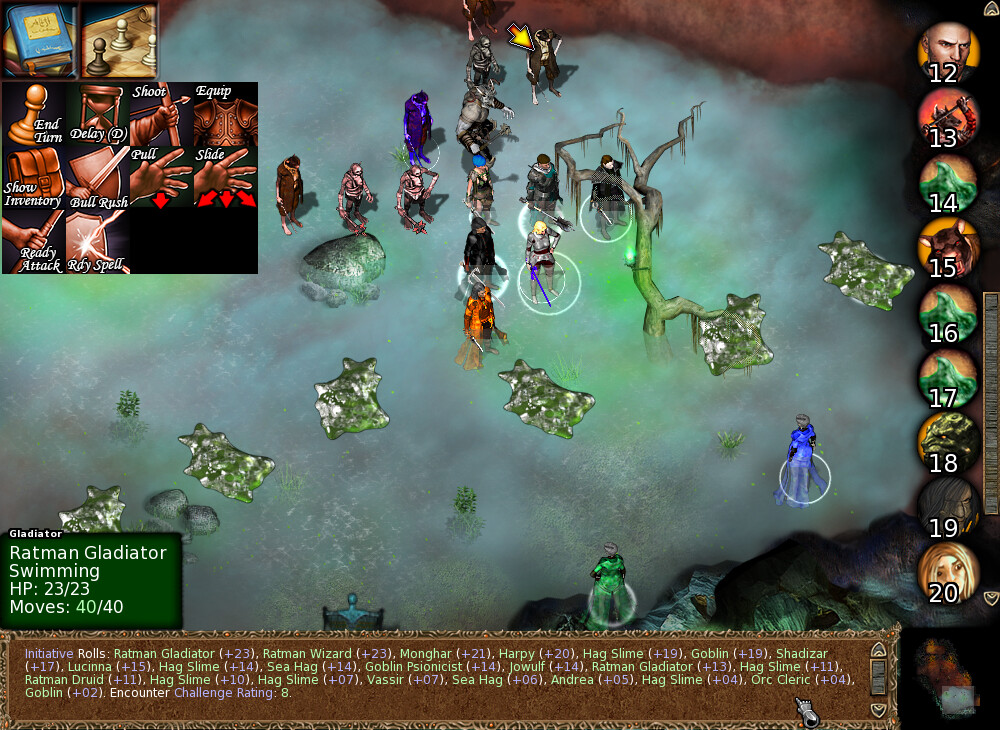Show Inventory with the bag icon
This screenshot has height=730, width=1000.
33,178
